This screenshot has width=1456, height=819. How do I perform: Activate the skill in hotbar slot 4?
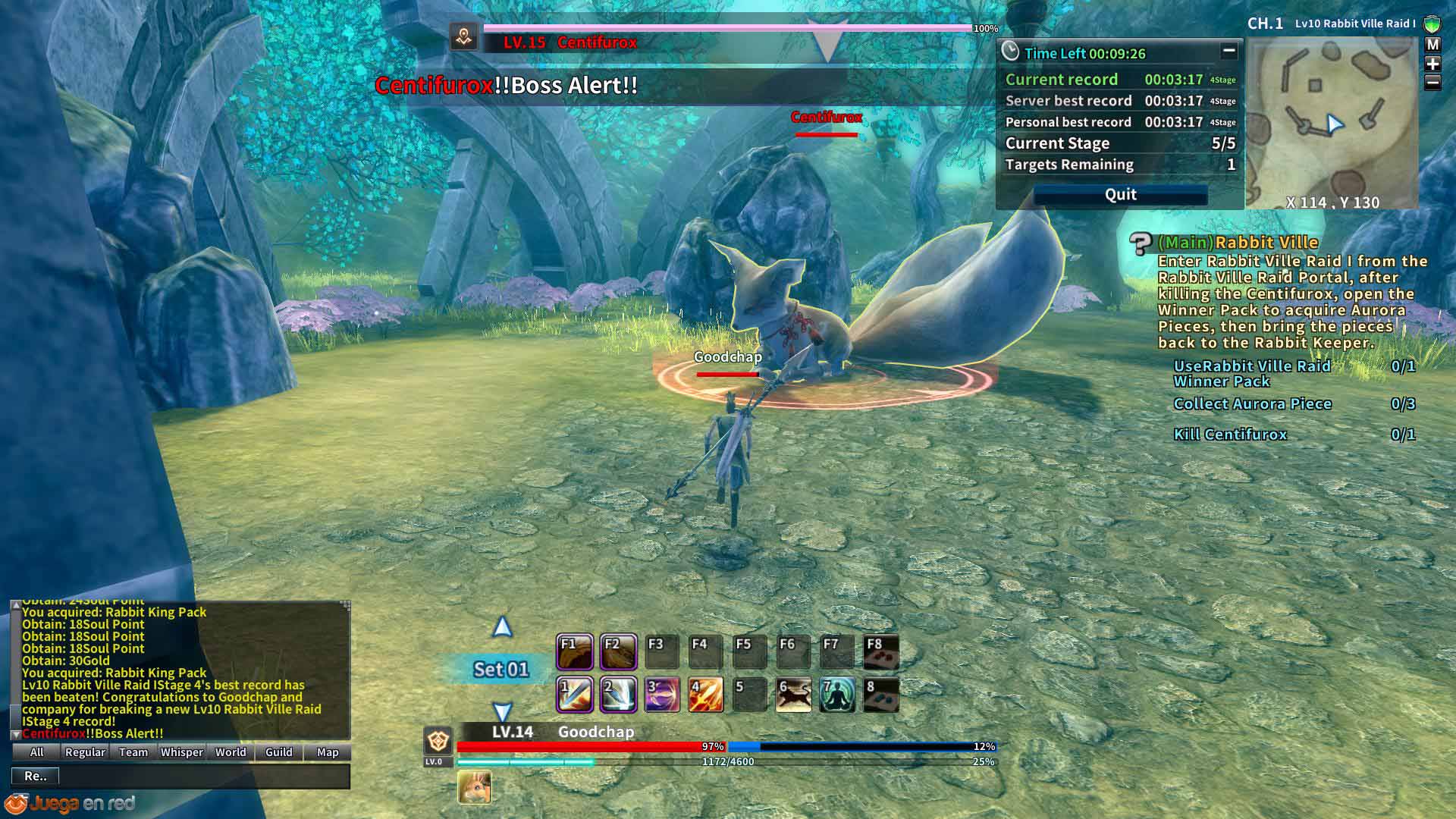(x=705, y=695)
